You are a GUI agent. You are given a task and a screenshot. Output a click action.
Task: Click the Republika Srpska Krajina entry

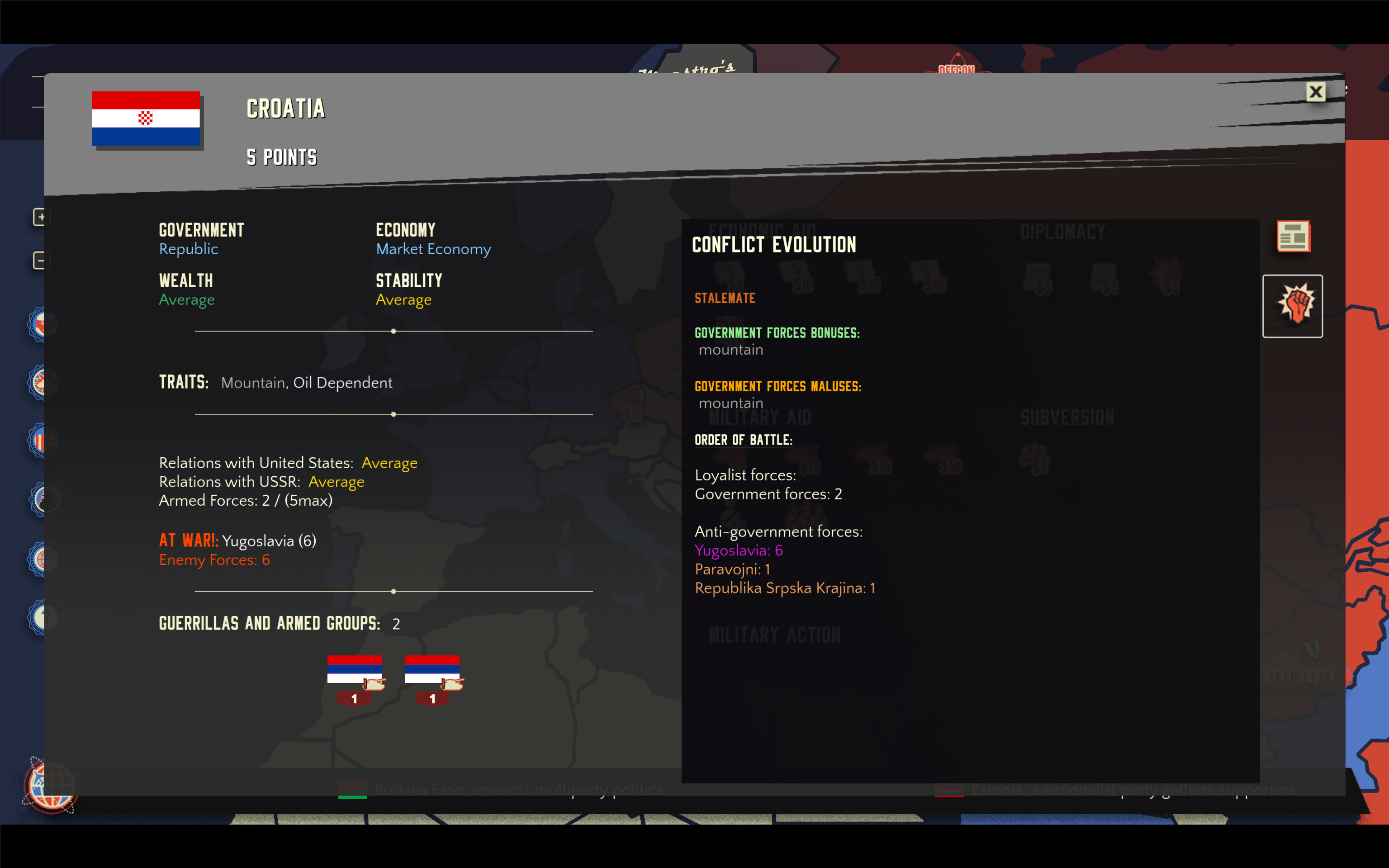pyautogui.click(x=785, y=588)
